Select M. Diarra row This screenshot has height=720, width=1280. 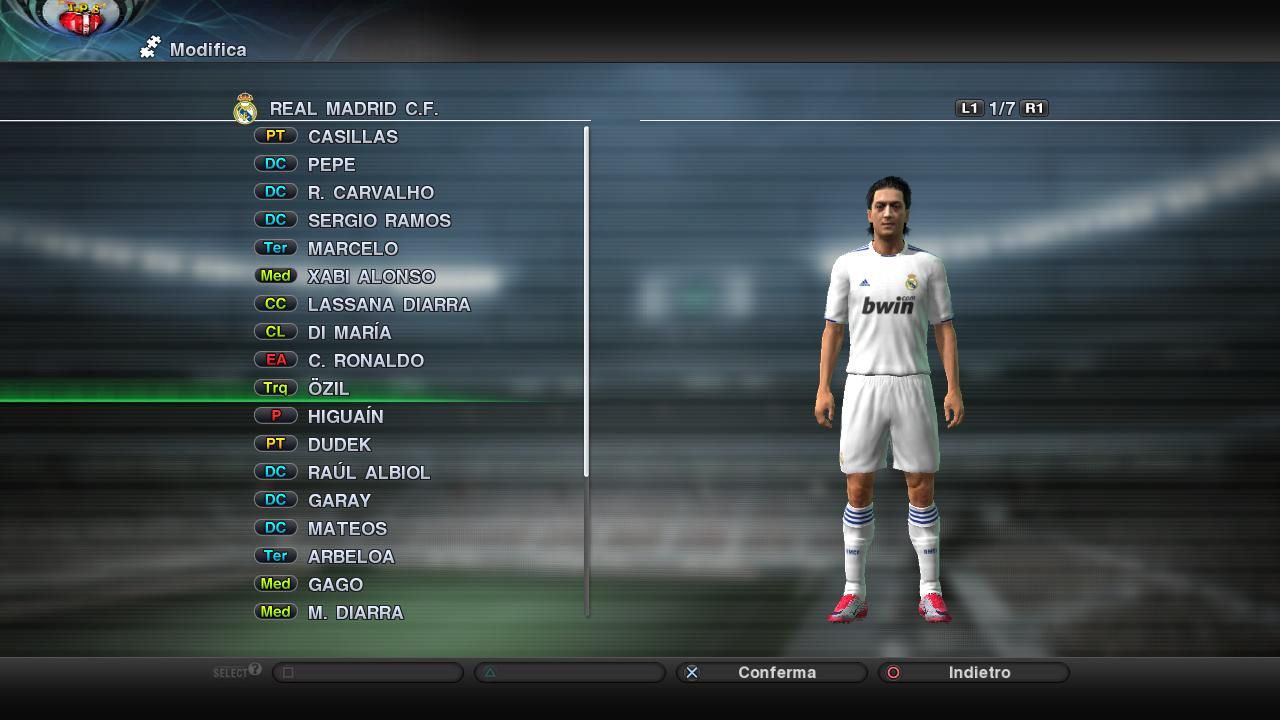355,613
